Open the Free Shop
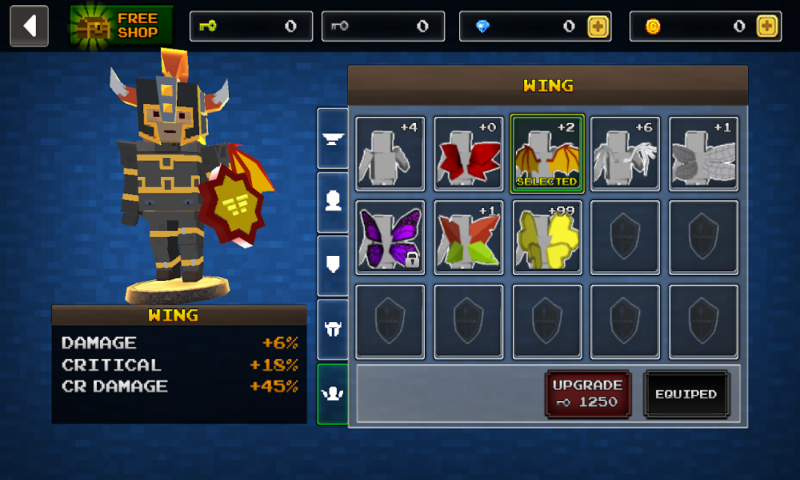 click(x=122, y=26)
